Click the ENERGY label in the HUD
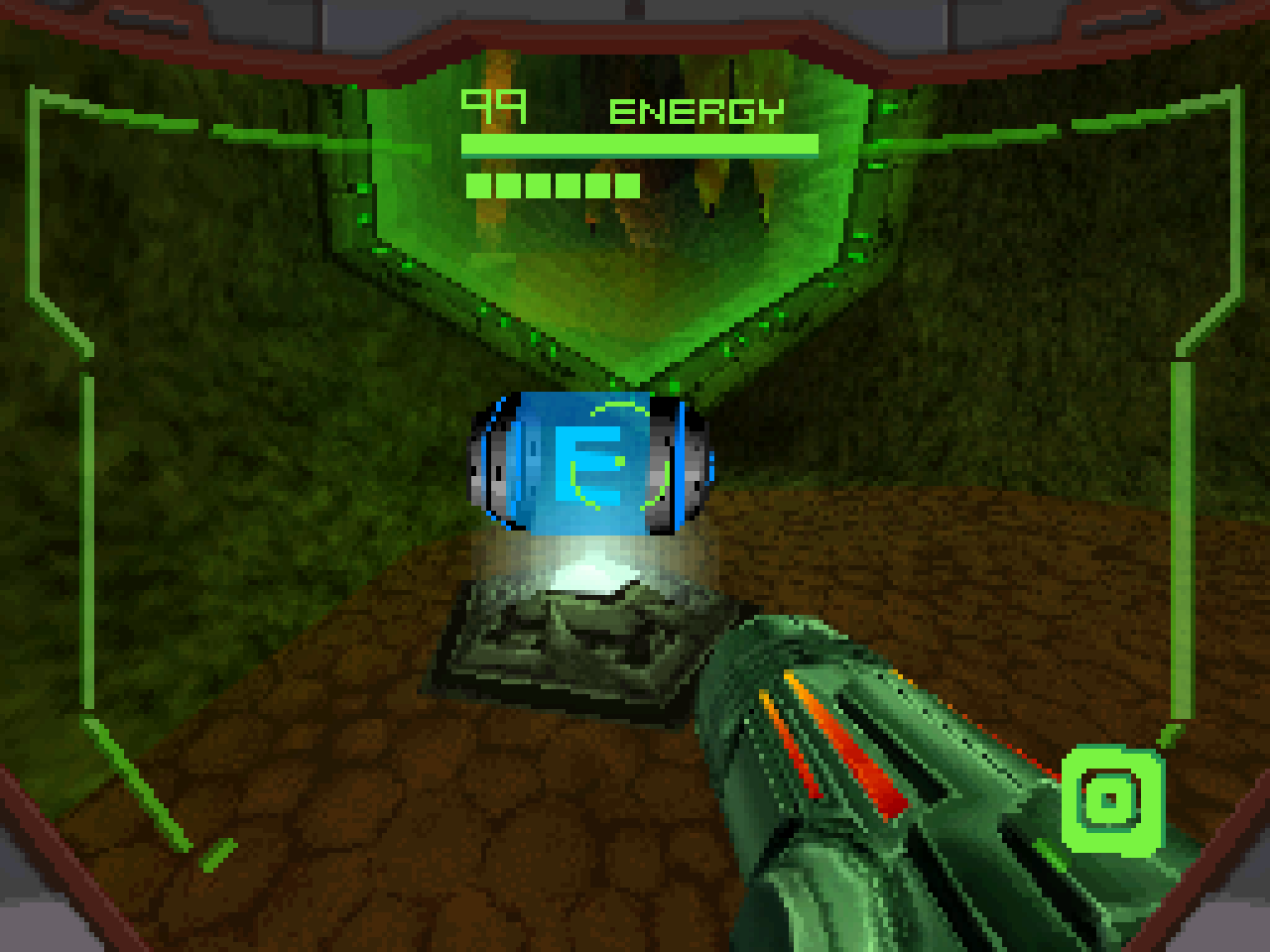Viewport: 1270px width, 952px height. (x=695, y=109)
